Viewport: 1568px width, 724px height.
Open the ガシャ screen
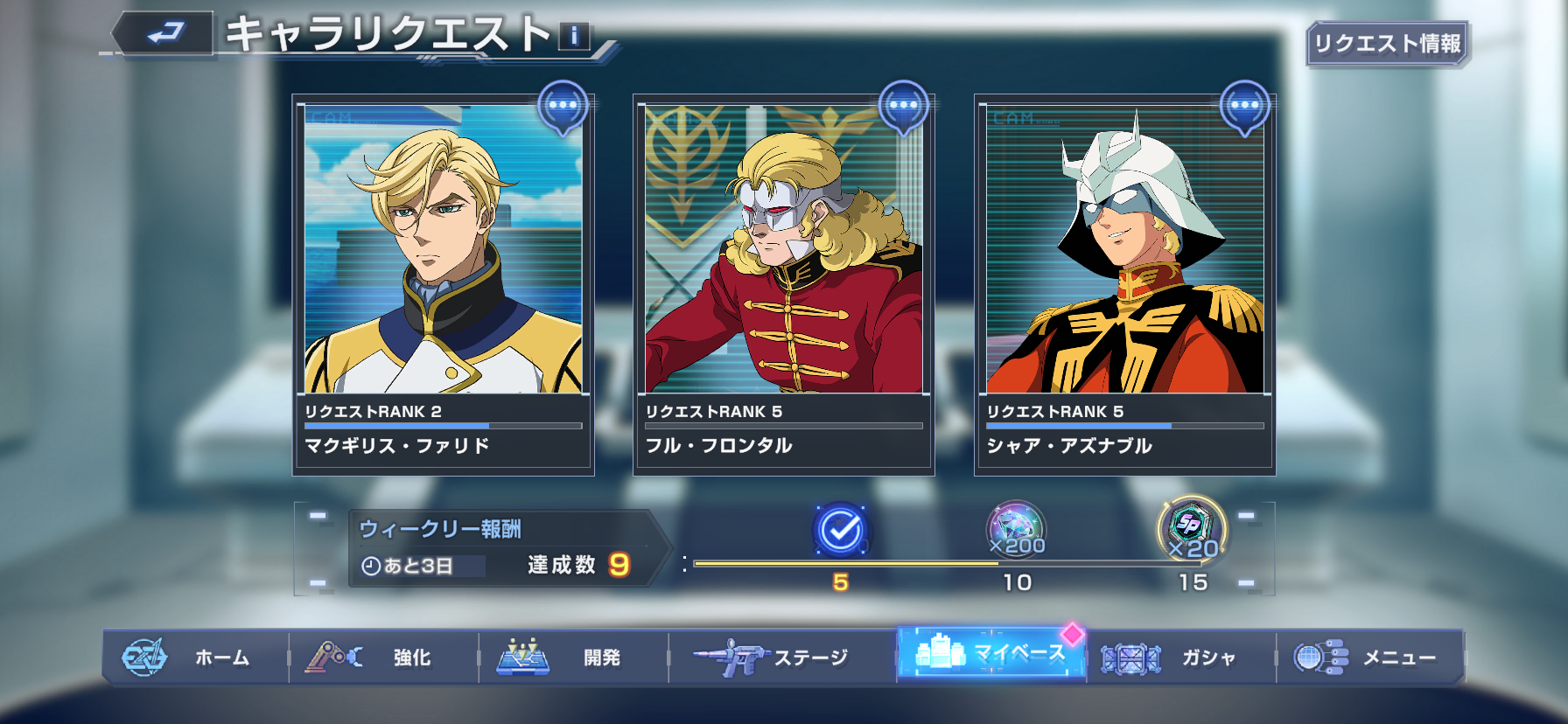[x=1180, y=658]
